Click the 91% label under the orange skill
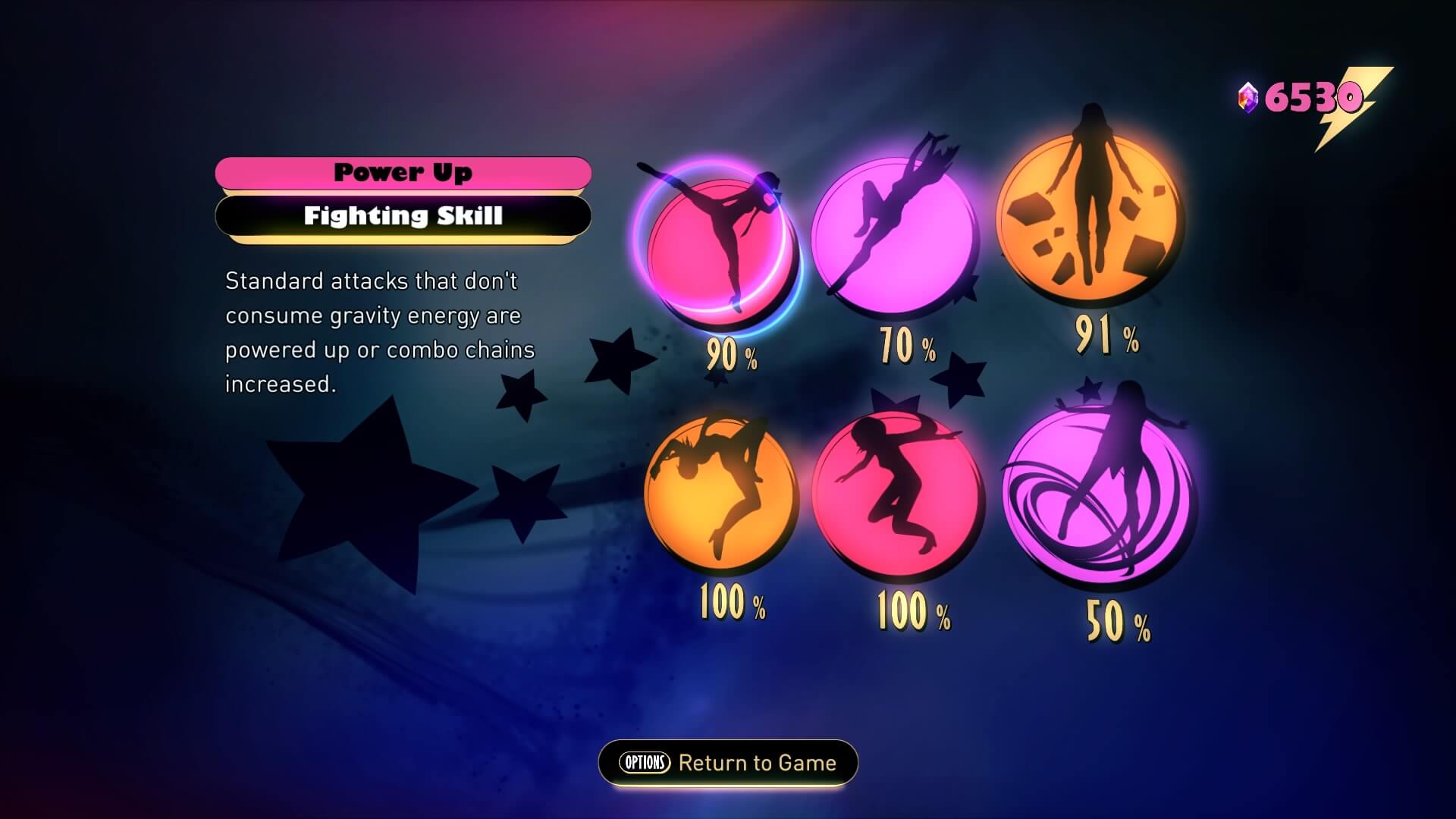1456x819 pixels. 1104,341
